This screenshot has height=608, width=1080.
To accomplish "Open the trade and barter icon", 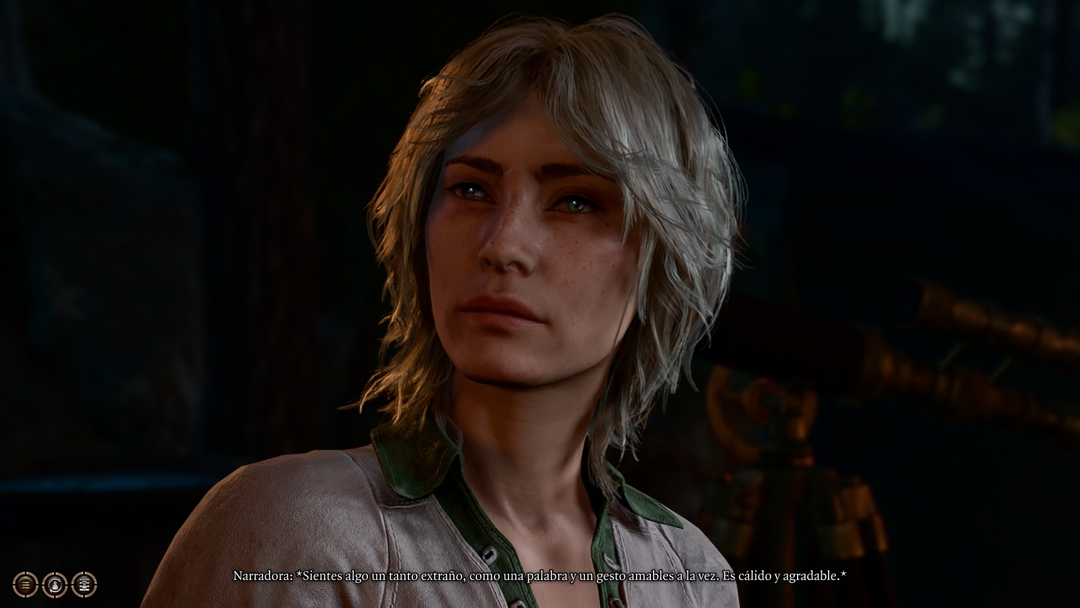I will [84, 584].
